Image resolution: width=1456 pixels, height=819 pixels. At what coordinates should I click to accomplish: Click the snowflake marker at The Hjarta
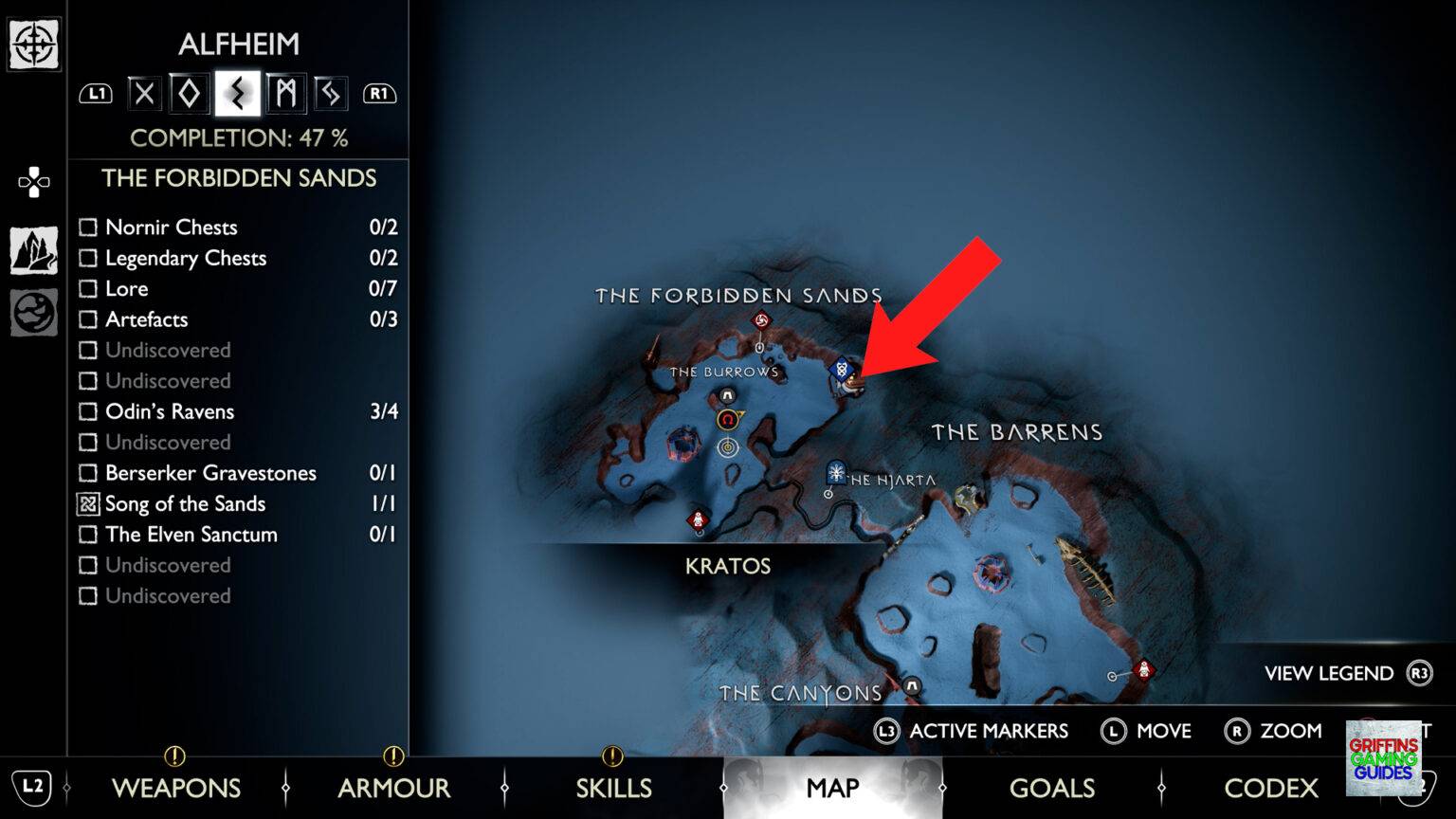coord(834,470)
